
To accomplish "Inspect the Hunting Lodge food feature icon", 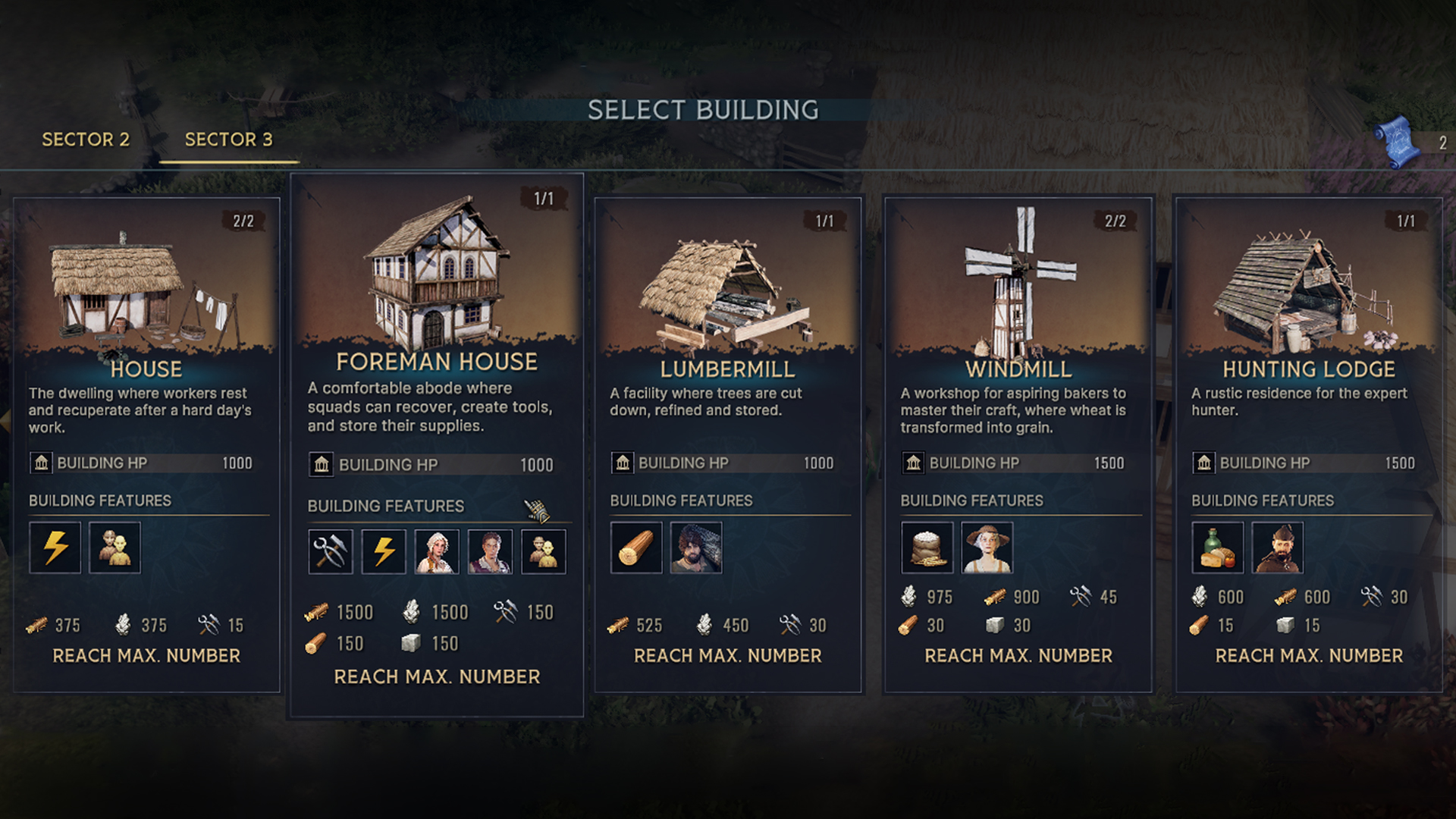I will [x=1217, y=548].
